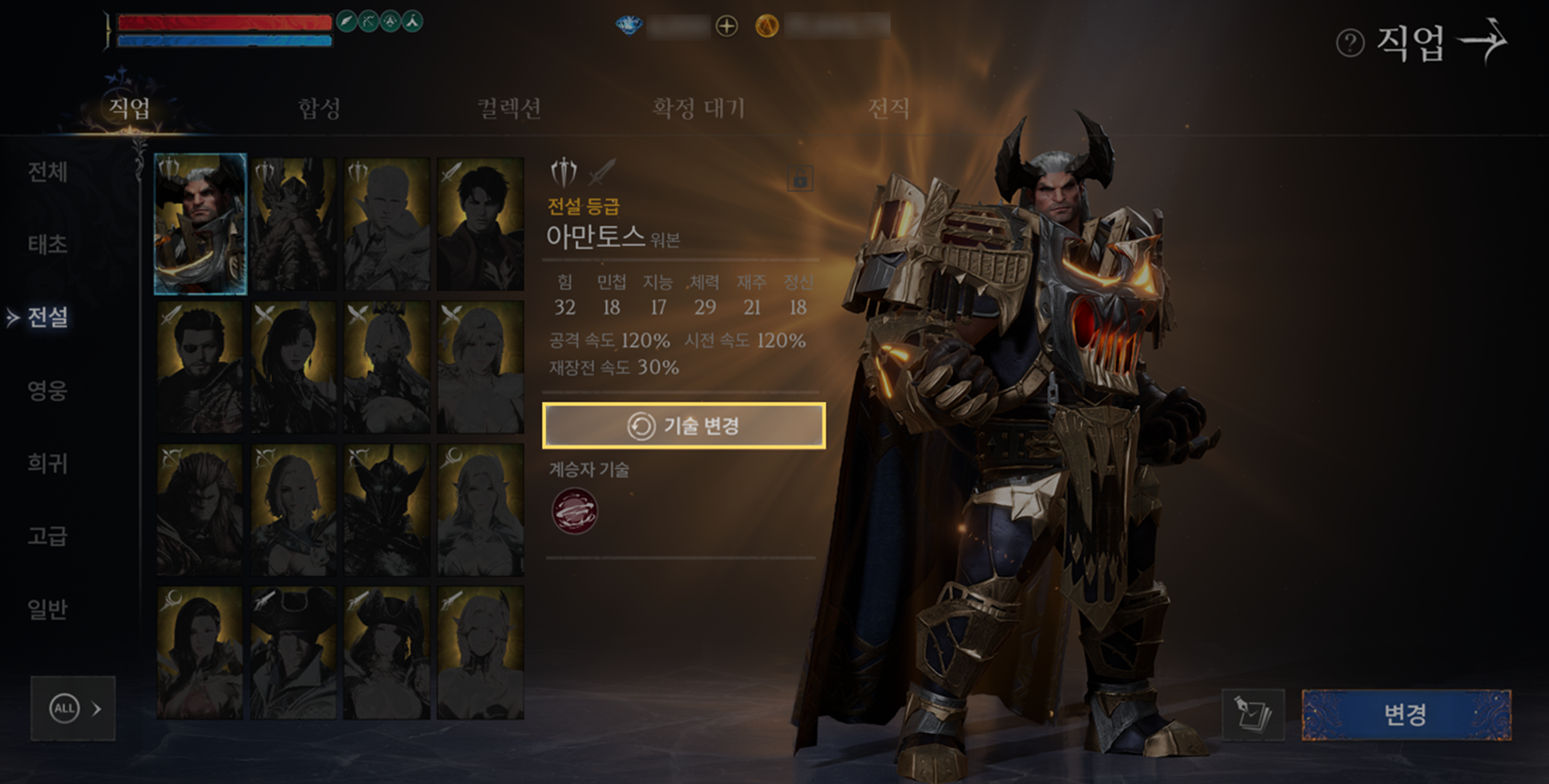This screenshot has width=1549, height=784.
Task: Go to the 확정 대기 tab
Action: (x=698, y=107)
